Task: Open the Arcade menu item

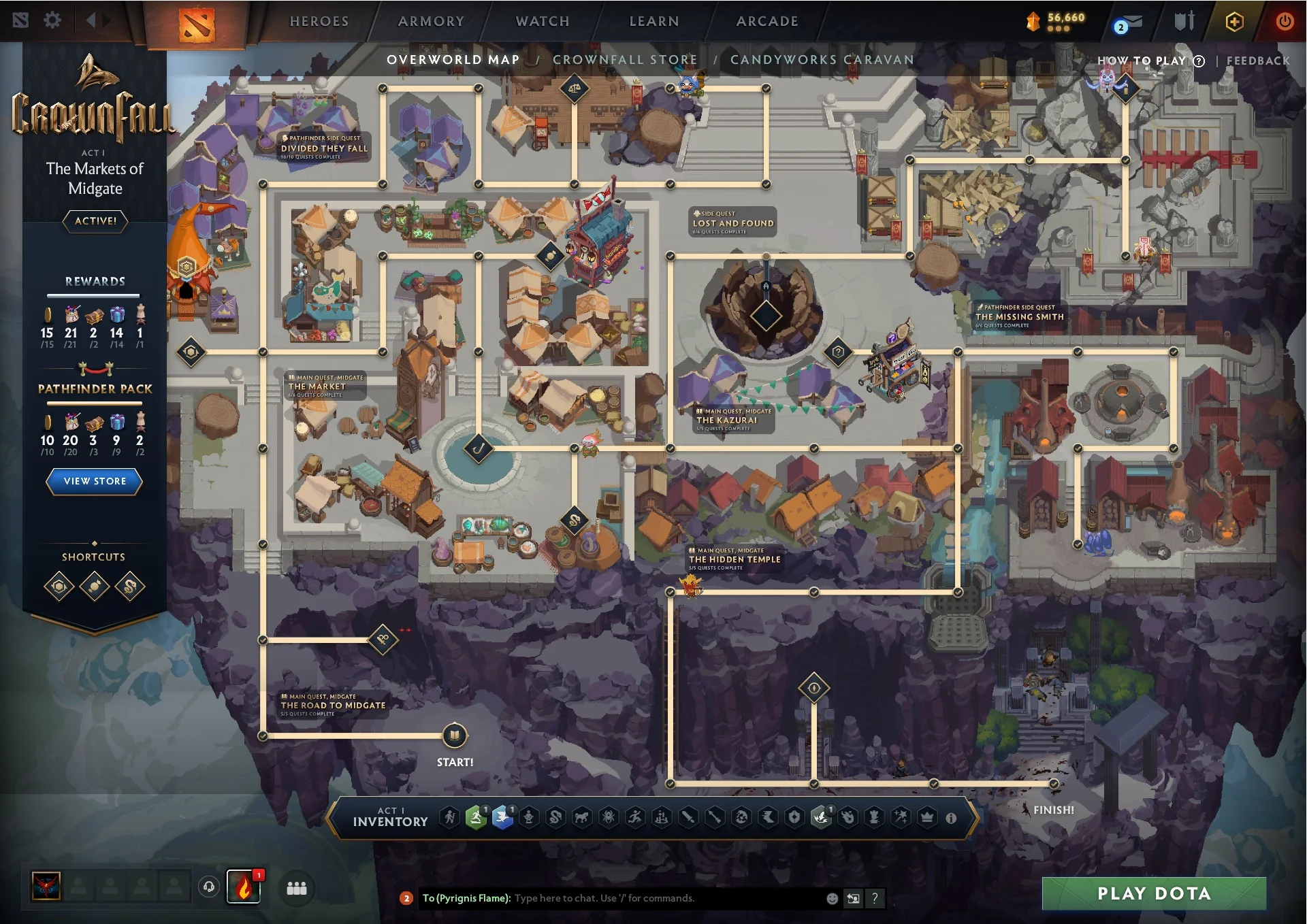Action: click(x=767, y=20)
